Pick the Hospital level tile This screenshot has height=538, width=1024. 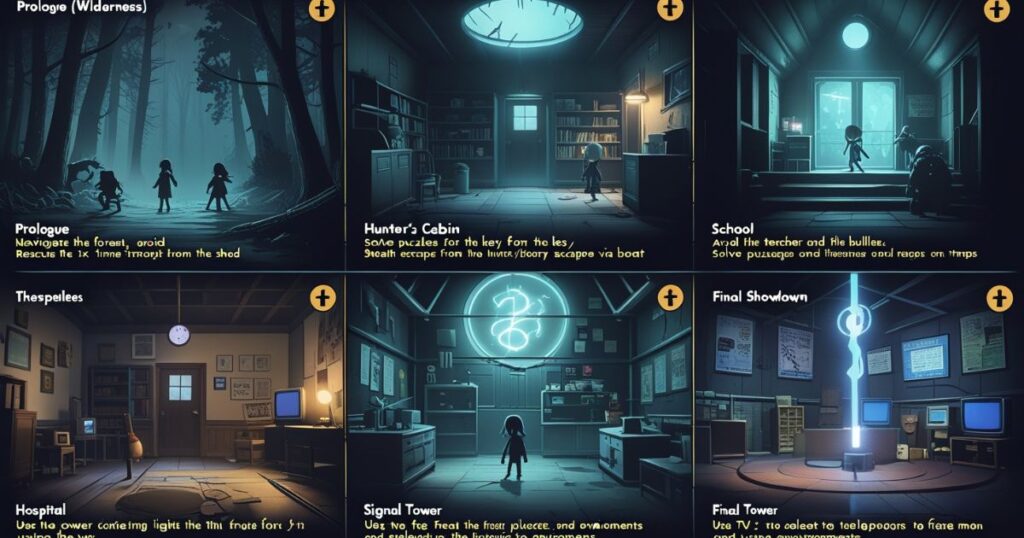point(170,400)
